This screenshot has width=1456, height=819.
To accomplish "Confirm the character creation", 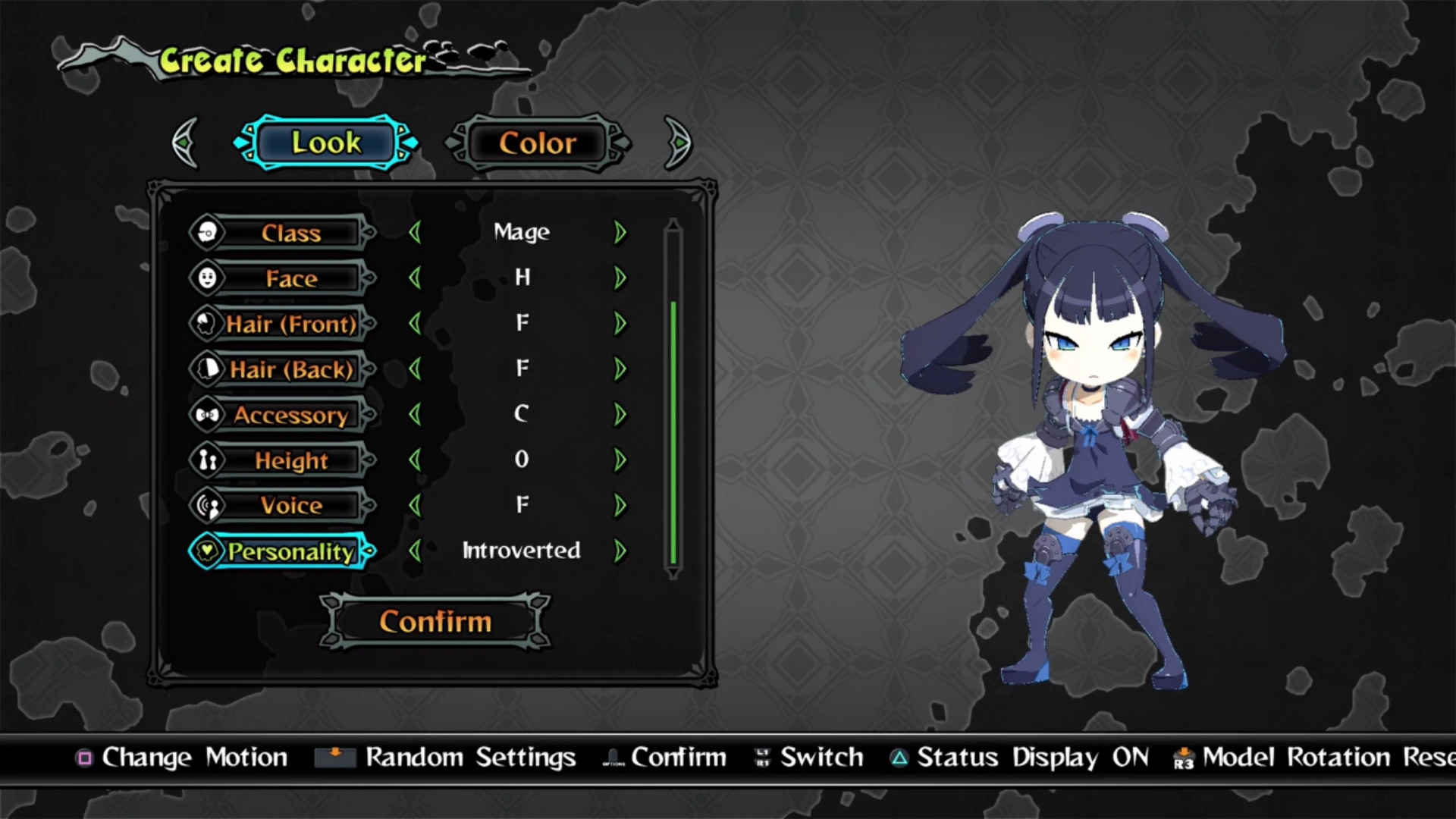I will tap(435, 622).
